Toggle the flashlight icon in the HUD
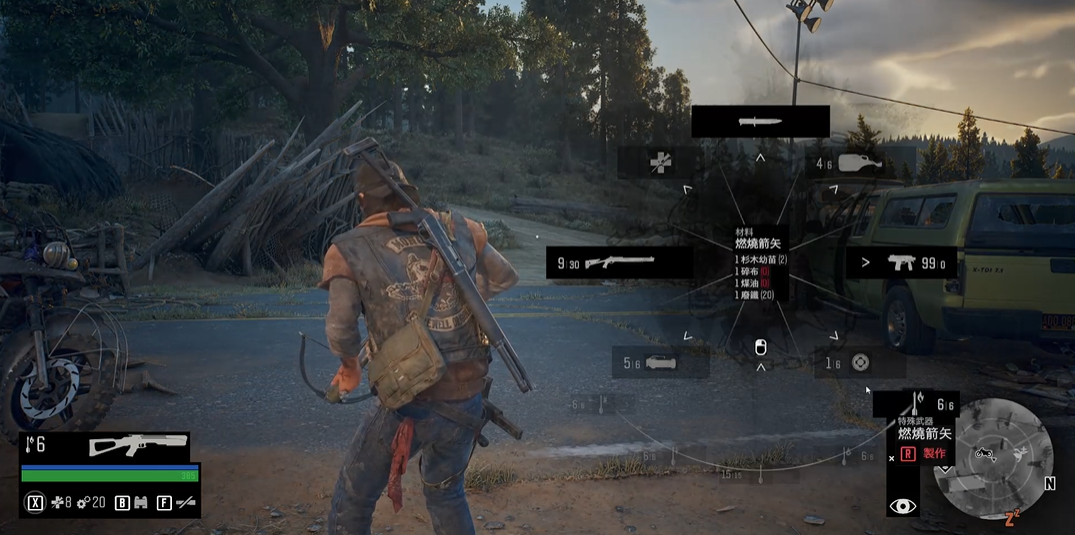 (185, 503)
